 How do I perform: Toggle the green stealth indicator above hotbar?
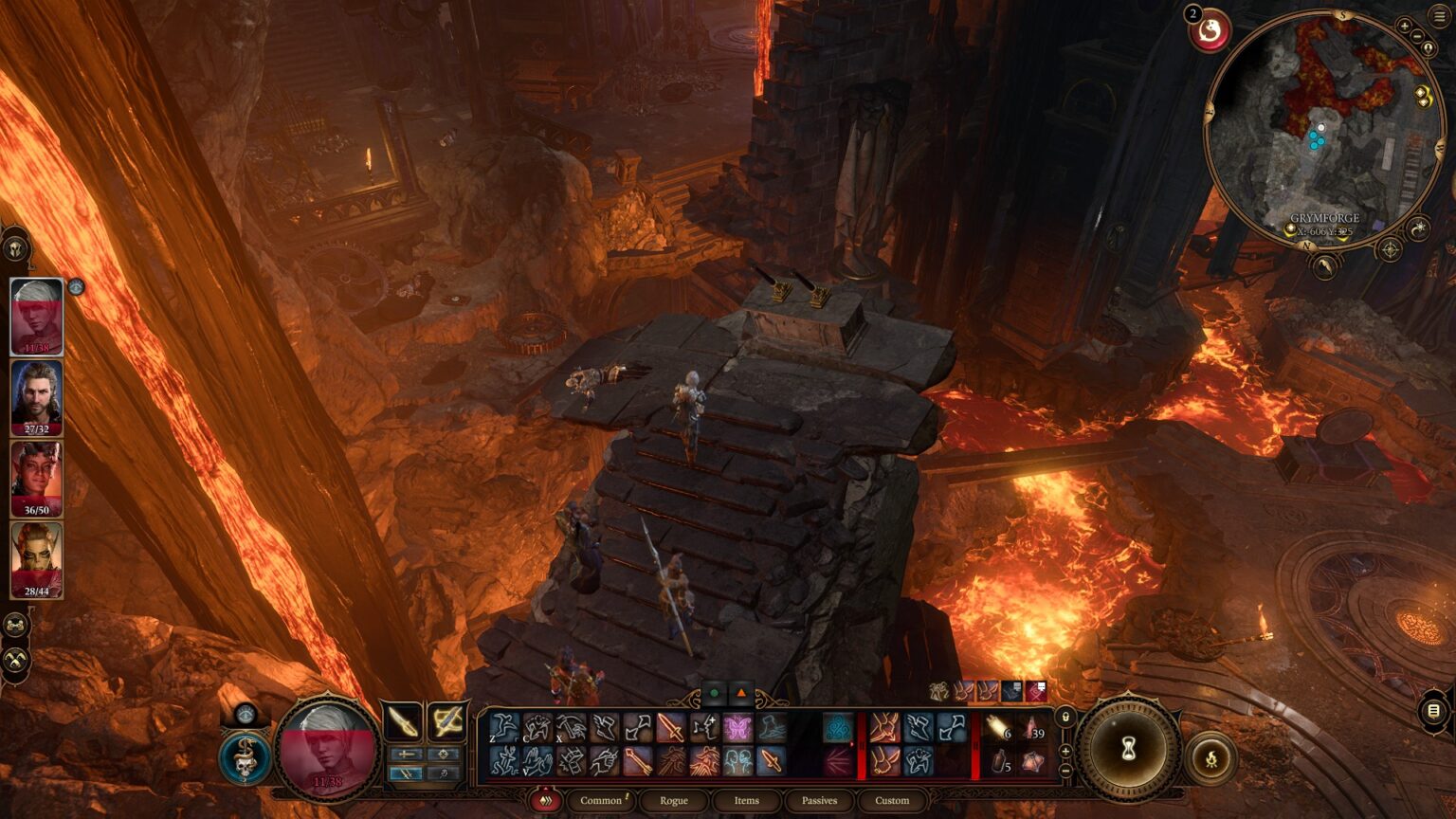pyautogui.click(x=716, y=692)
